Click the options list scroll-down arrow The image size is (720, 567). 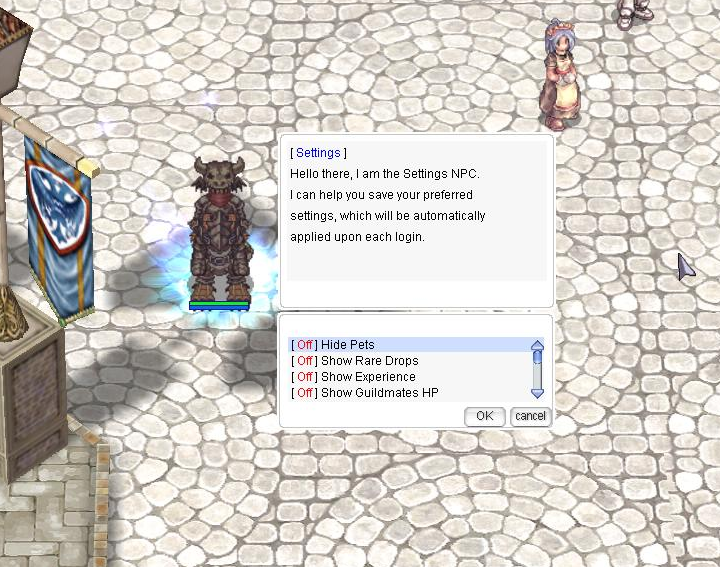pyautogui.click(x=537, y=394)
